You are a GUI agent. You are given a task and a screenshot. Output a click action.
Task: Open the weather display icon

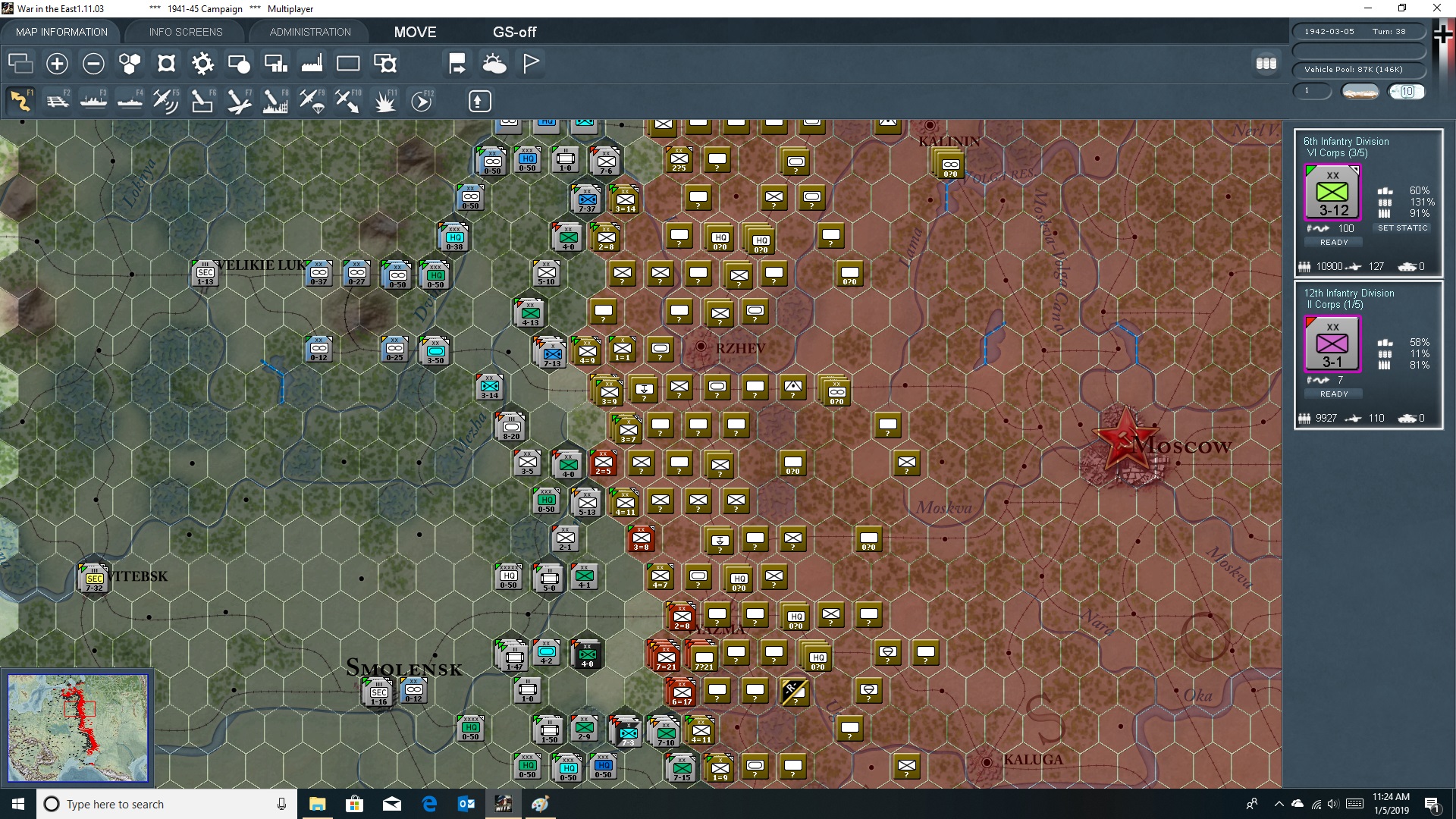[494, 63]
